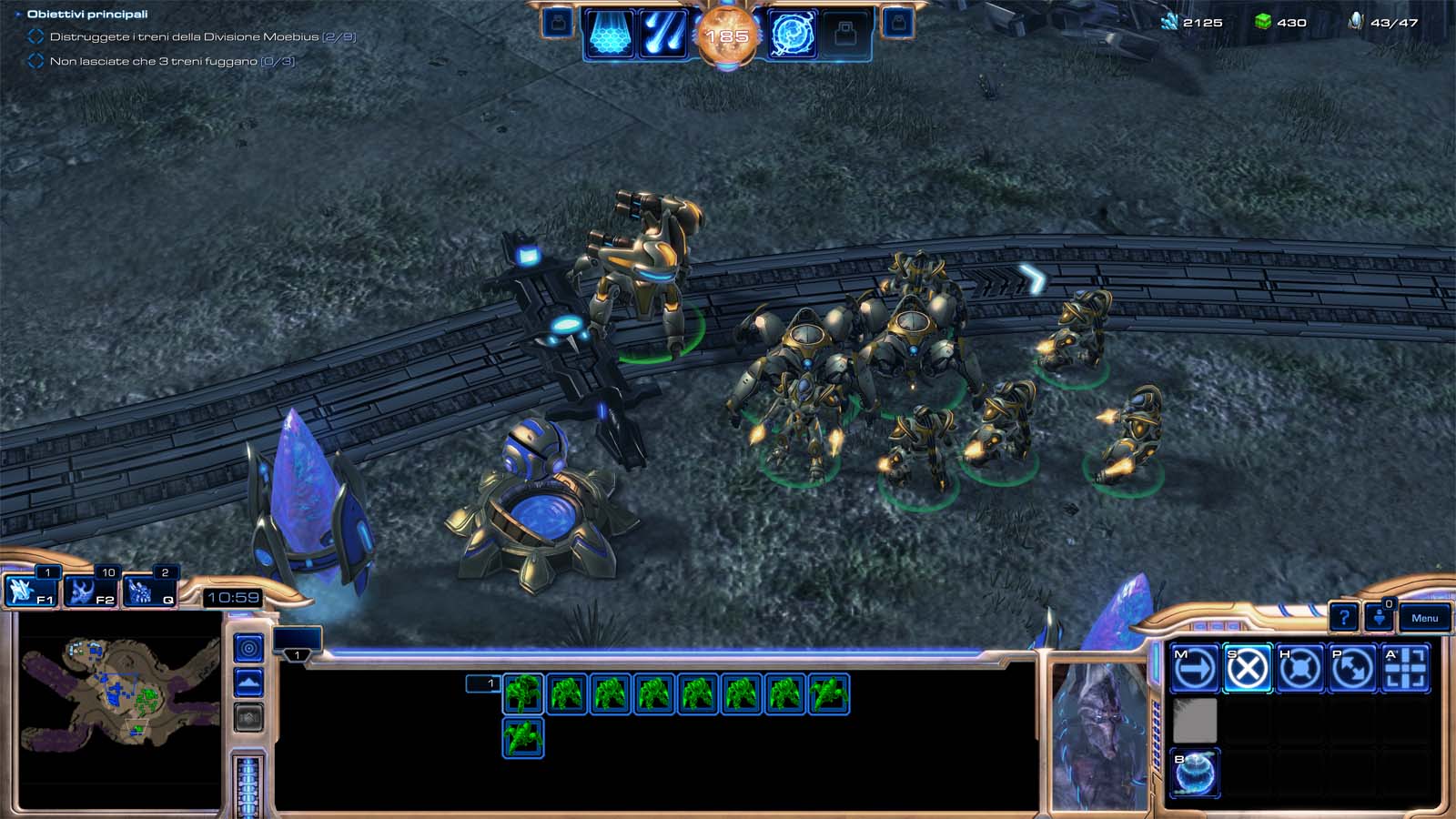The width and height of the screenshot is (1456, 819).
Task: Select the Move command
Action: [x=1194, y=670]
